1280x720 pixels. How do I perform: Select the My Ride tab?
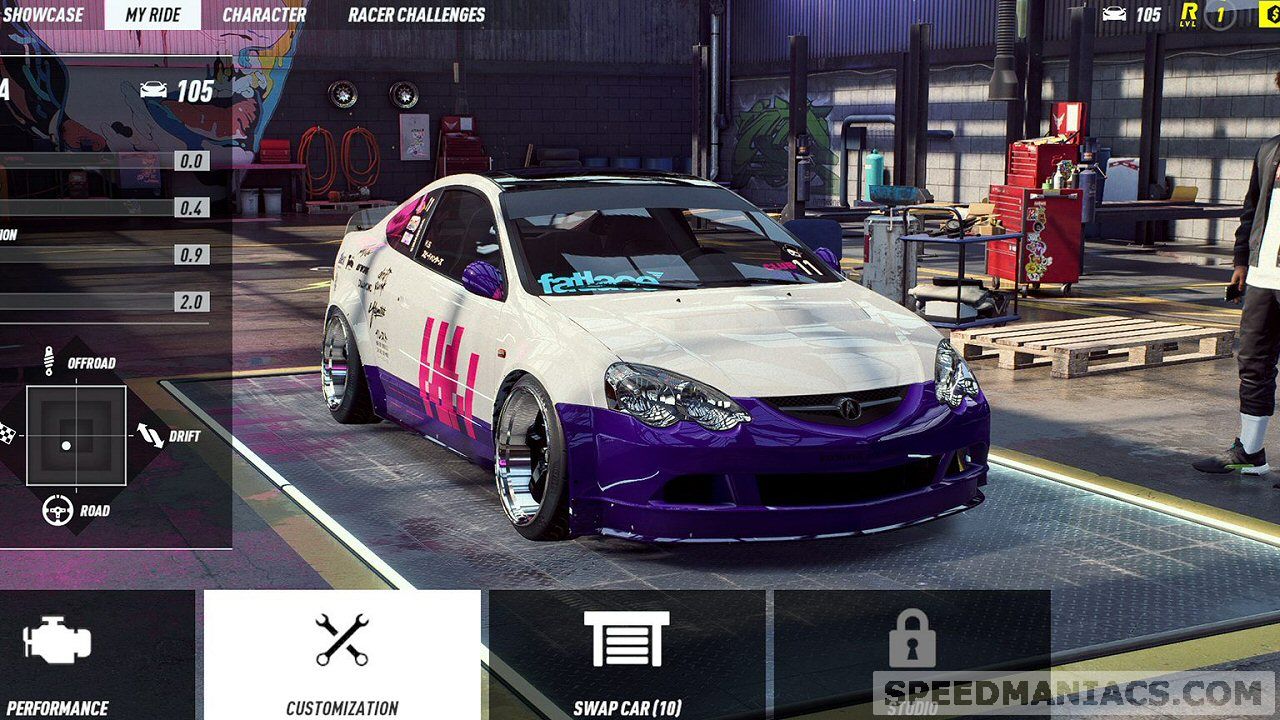pyautogui.click(x=151, y=15)
